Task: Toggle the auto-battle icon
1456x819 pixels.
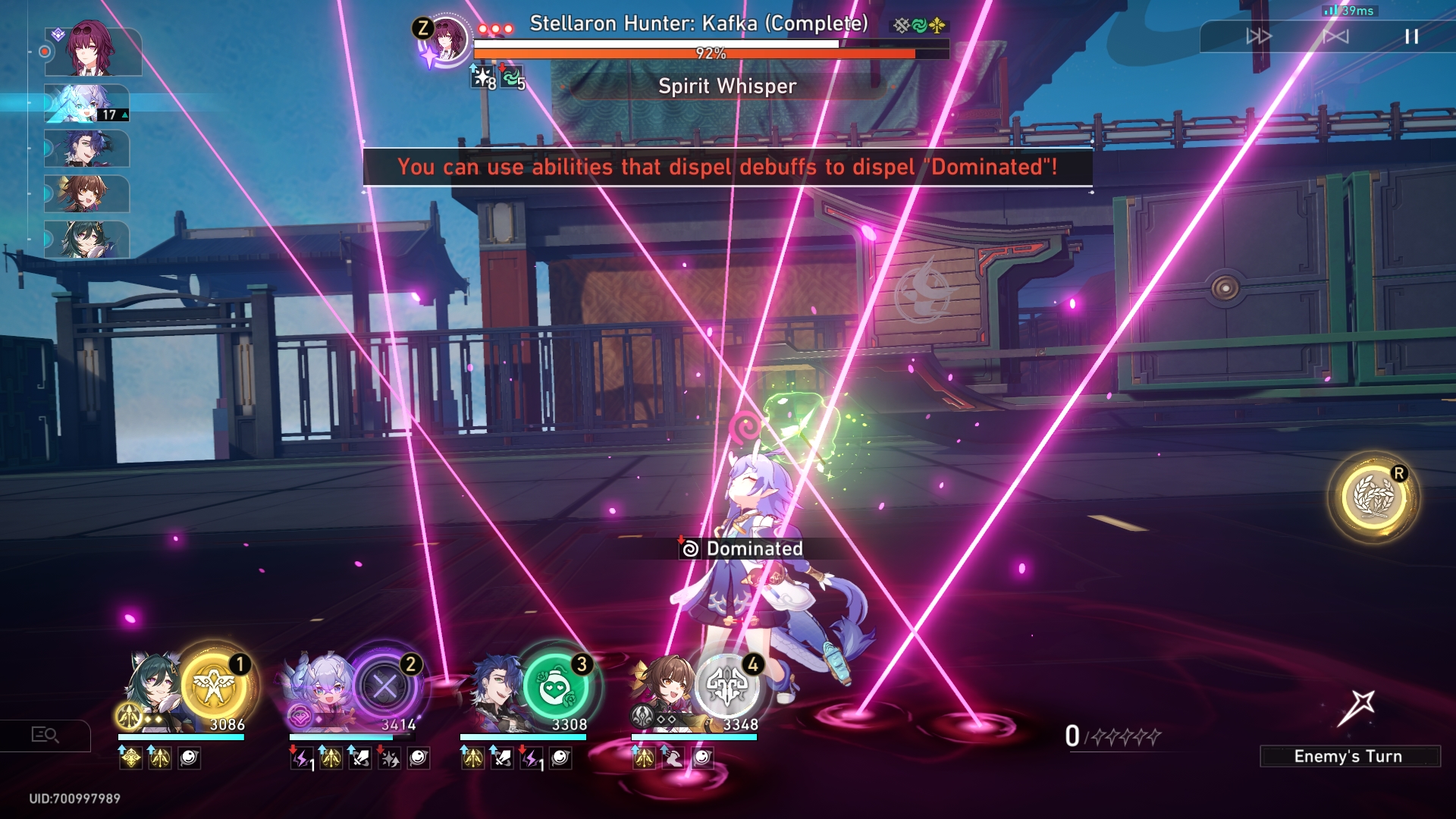Action: pos(1335,36)
